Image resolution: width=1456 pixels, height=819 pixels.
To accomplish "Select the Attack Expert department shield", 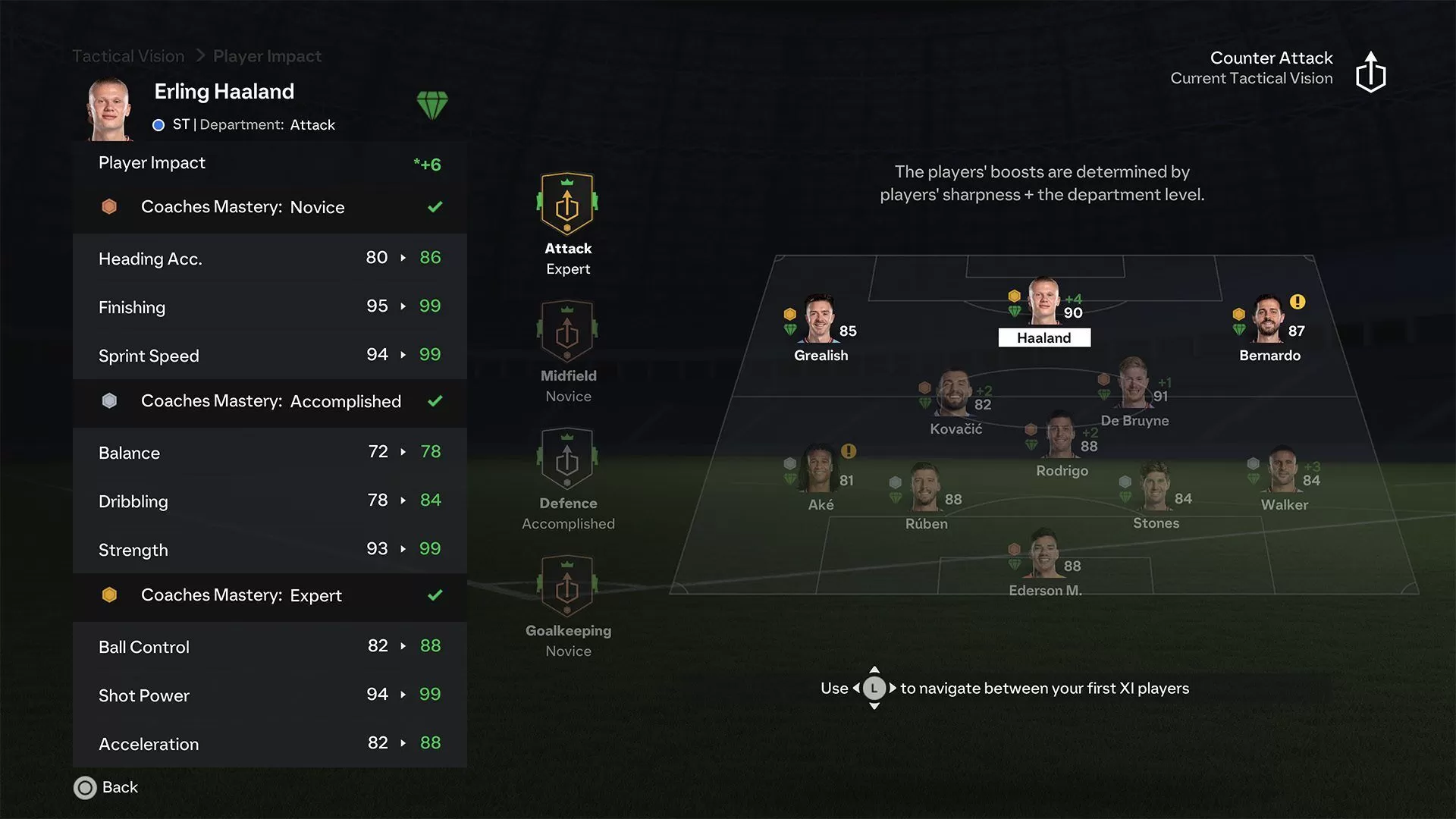I will [567, 203].
